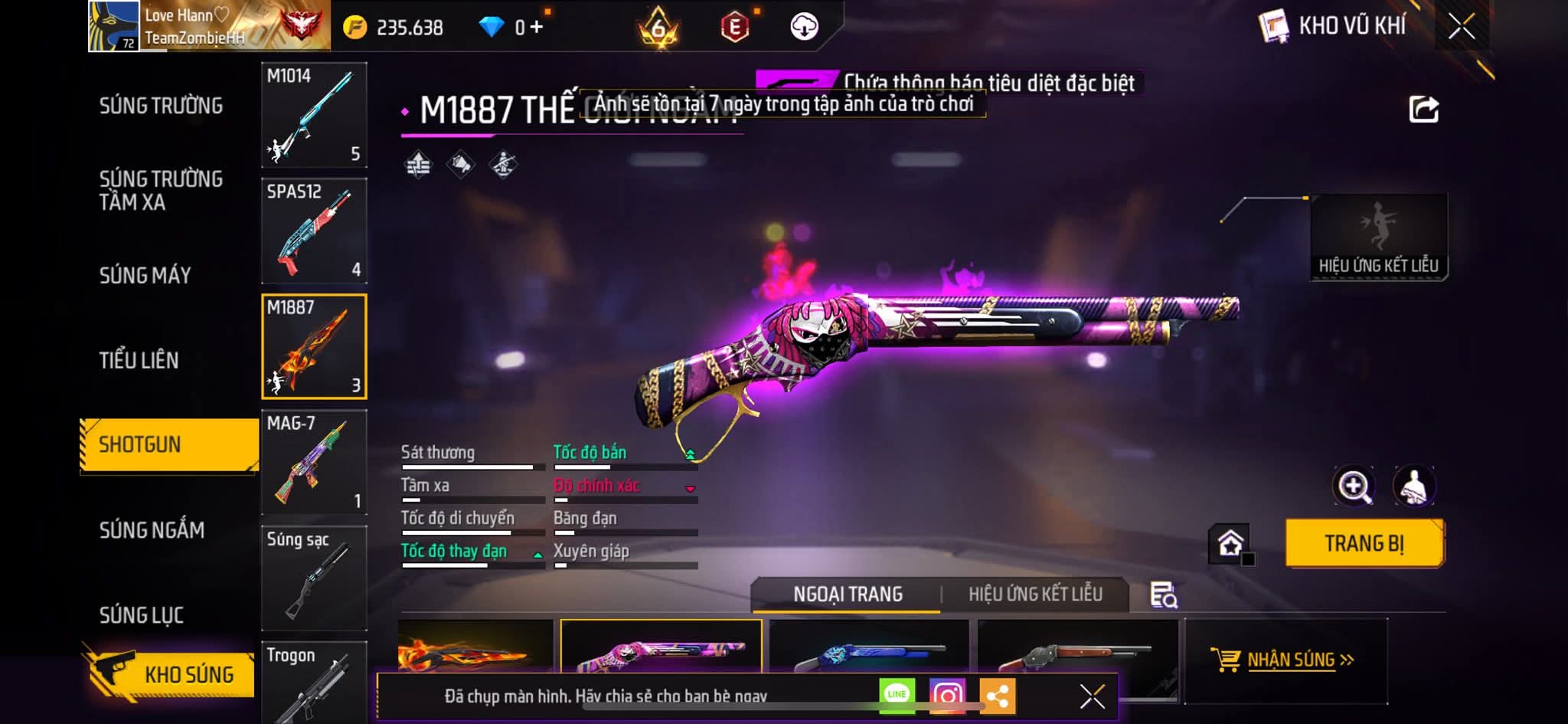This screenshot has height=724, width=1568.
Task: Switch to the Hiệu Ứng Kết Liễu tab
Action: click(x=1035, y=595)
